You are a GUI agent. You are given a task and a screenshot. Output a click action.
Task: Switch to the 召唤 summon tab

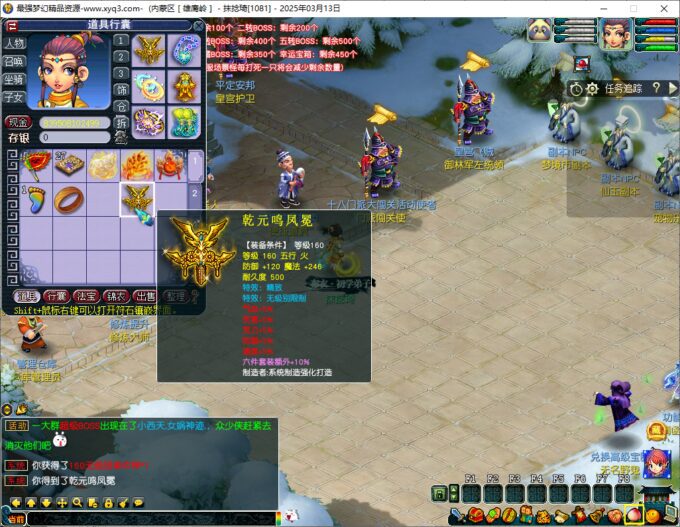pos(14,62)
